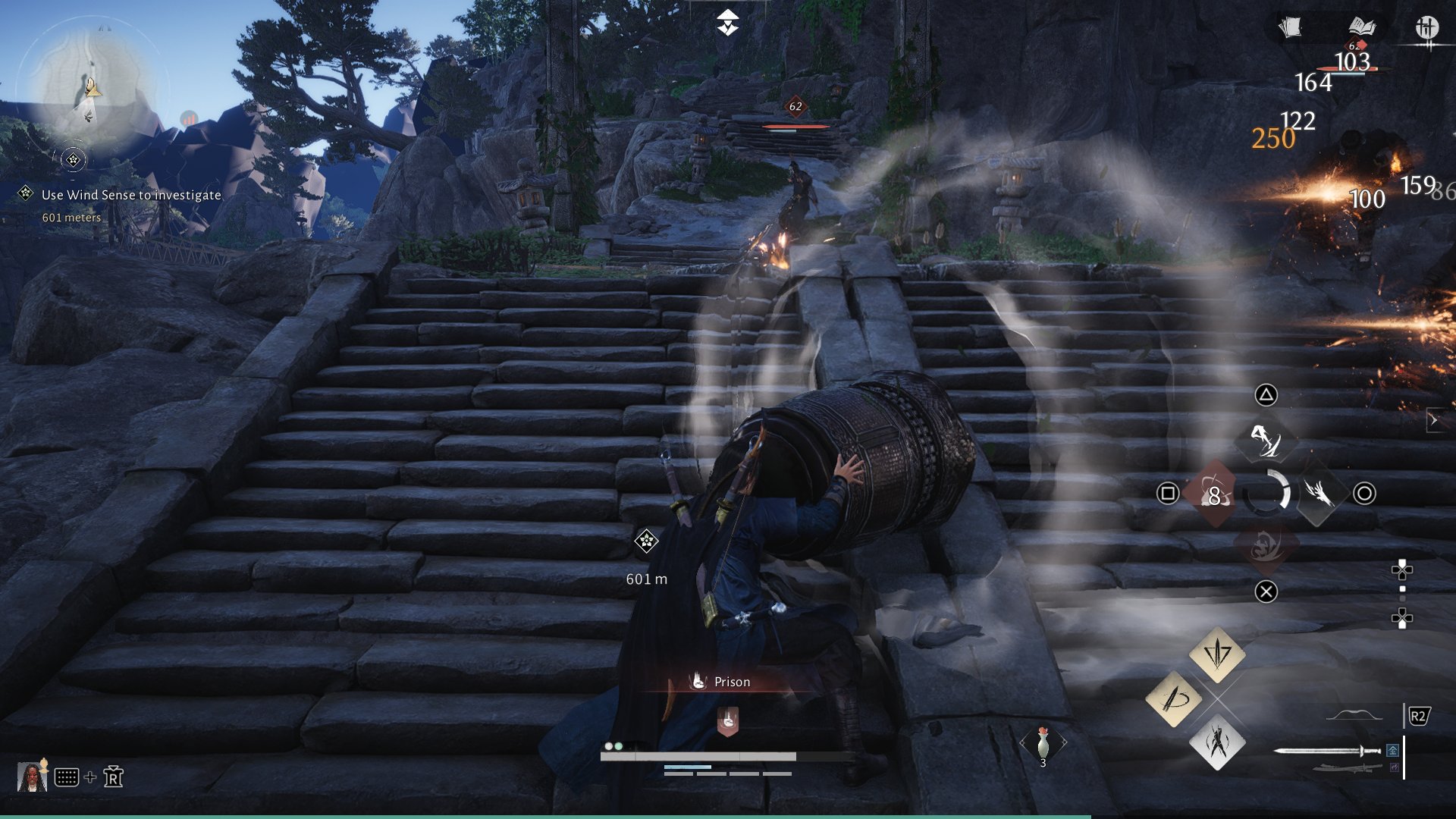This screenshot has height=819, width=1456.
Task: Select the waypoint marker above the minimap objective
Action: (x=74, y=159)
